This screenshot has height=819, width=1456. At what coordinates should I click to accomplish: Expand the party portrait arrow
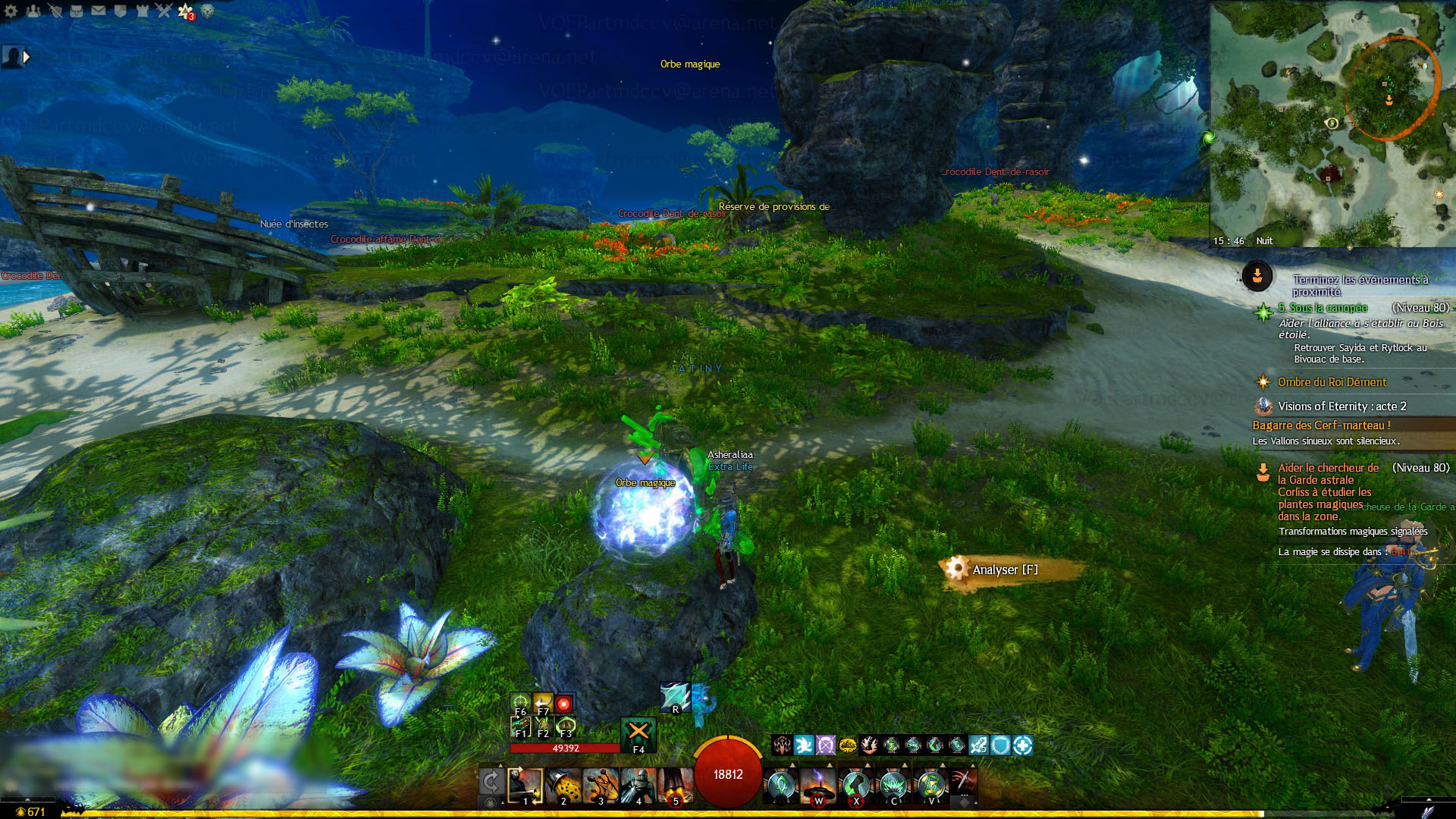tap(27, 56)
